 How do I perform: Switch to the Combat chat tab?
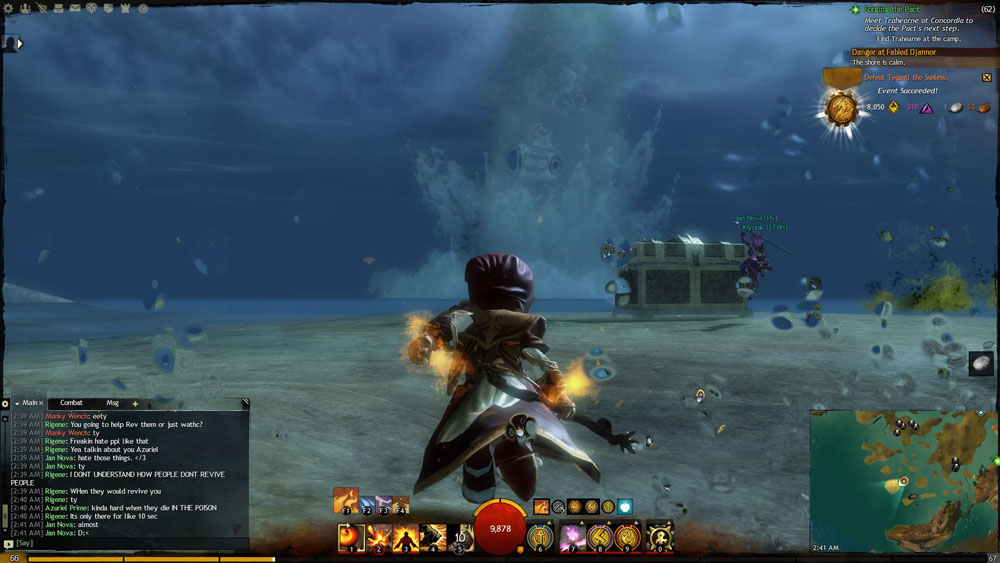pos(71,403)
